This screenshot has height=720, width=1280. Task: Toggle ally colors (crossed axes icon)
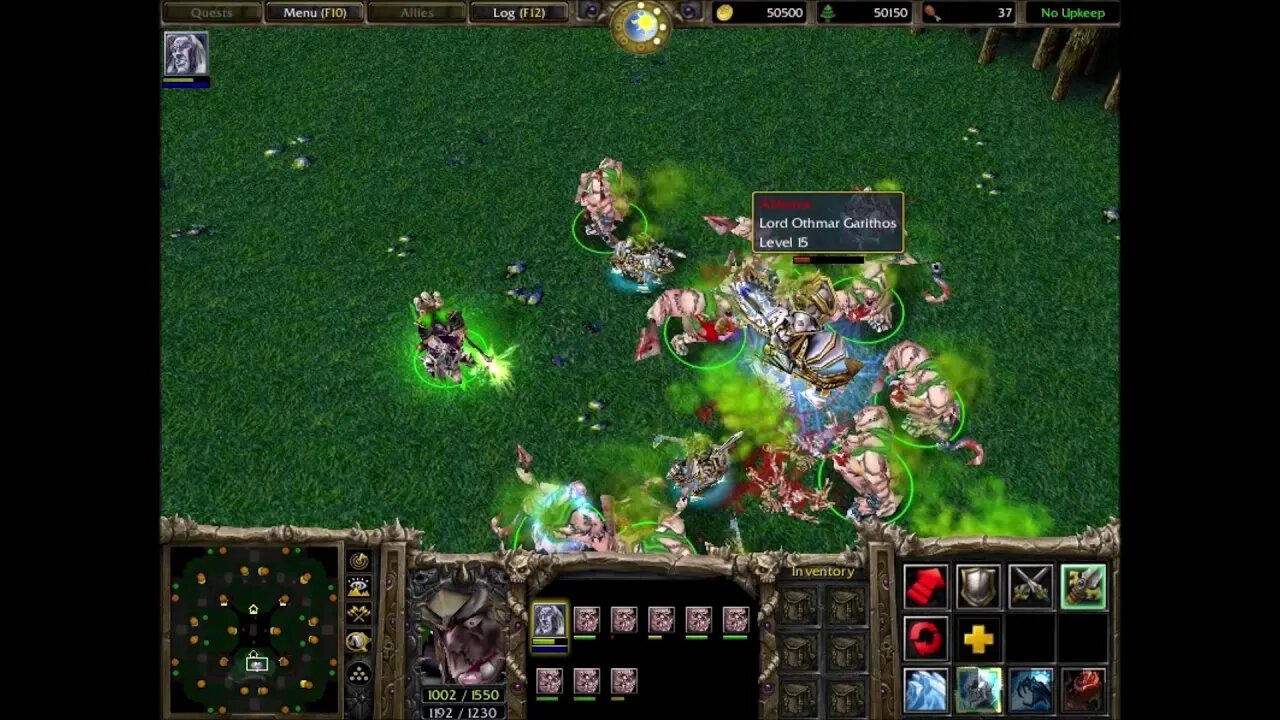pos(356,611)
